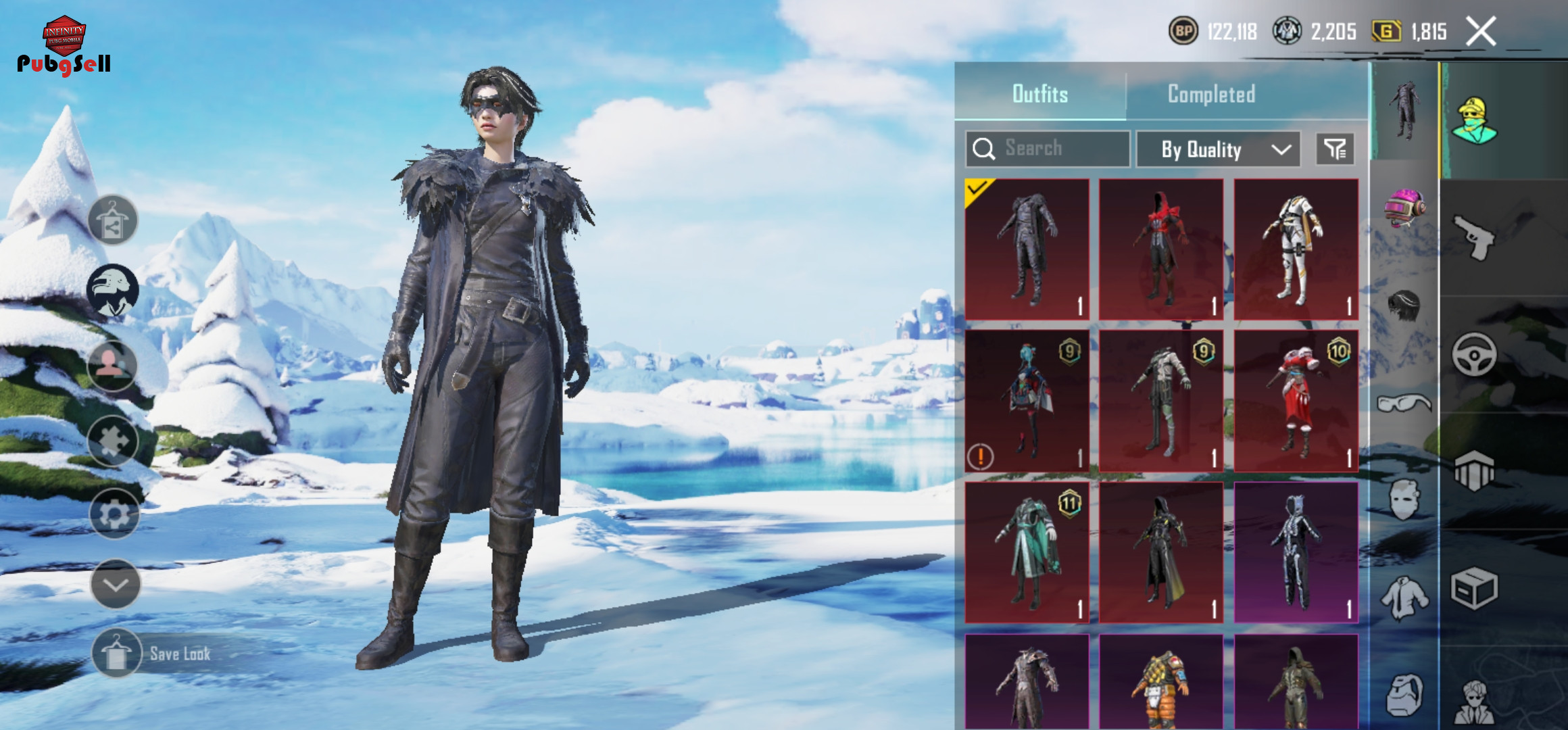Select the yellow checkered jacket outfit

click(1161, 681)
